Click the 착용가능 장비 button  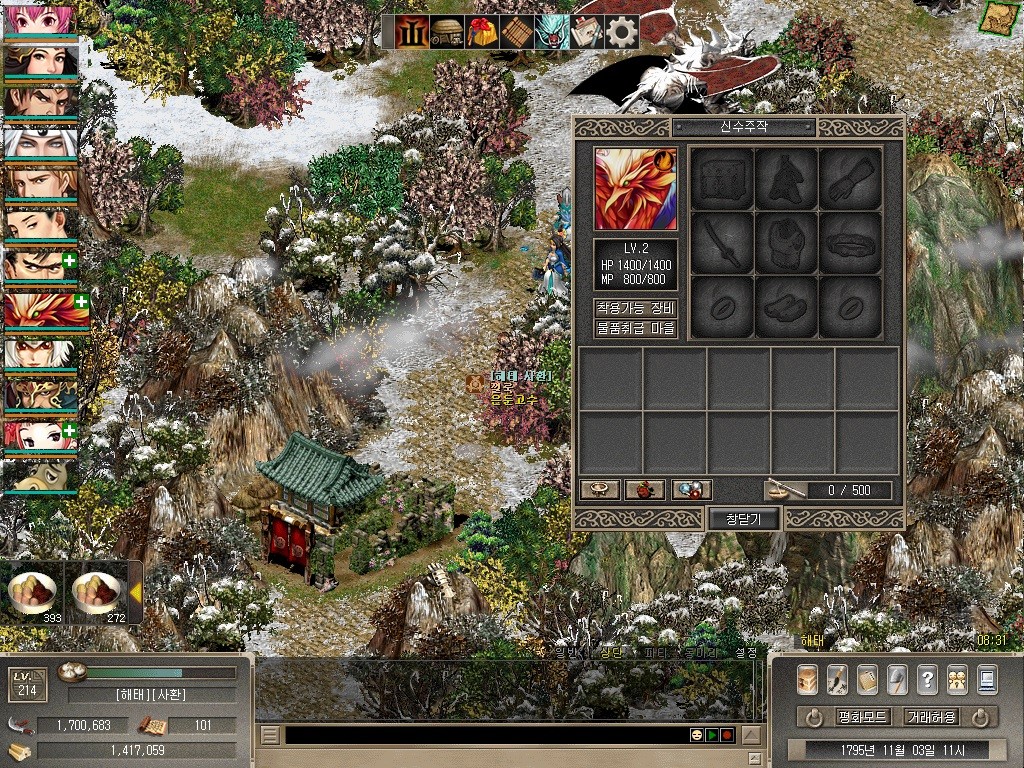(636, 308)
